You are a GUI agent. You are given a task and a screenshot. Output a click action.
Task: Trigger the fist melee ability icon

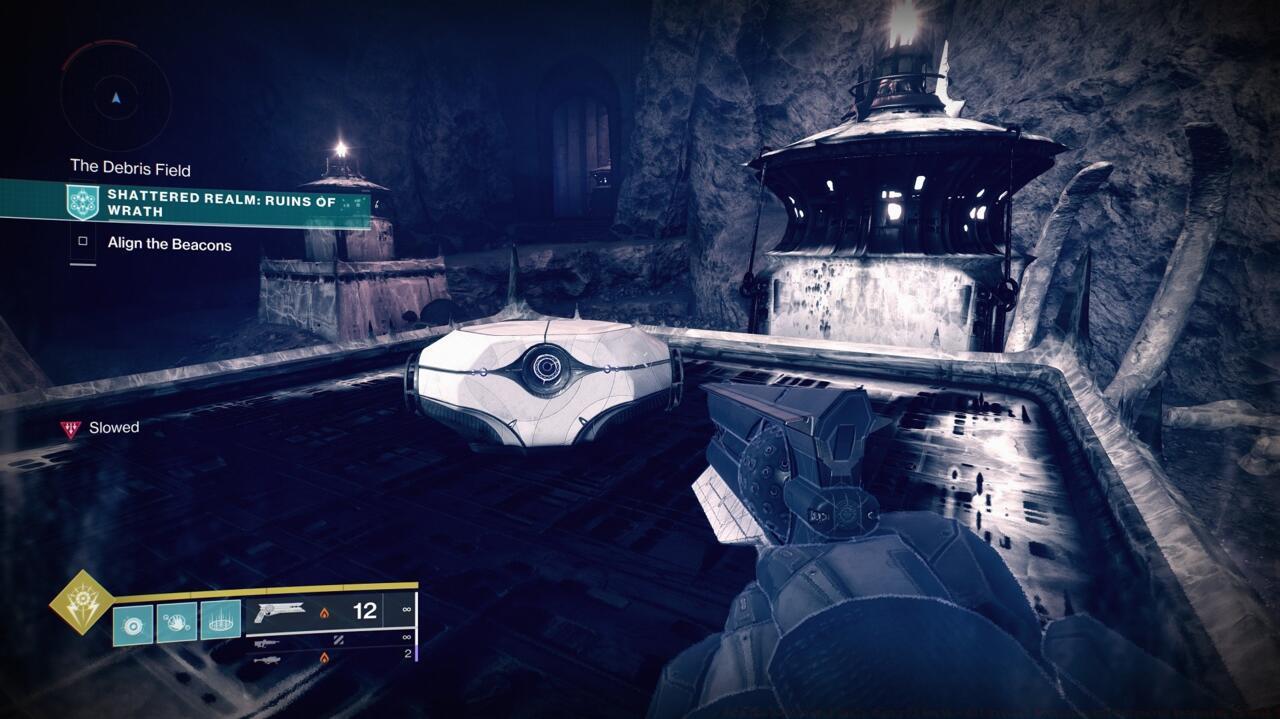click(x=177, y=621)
